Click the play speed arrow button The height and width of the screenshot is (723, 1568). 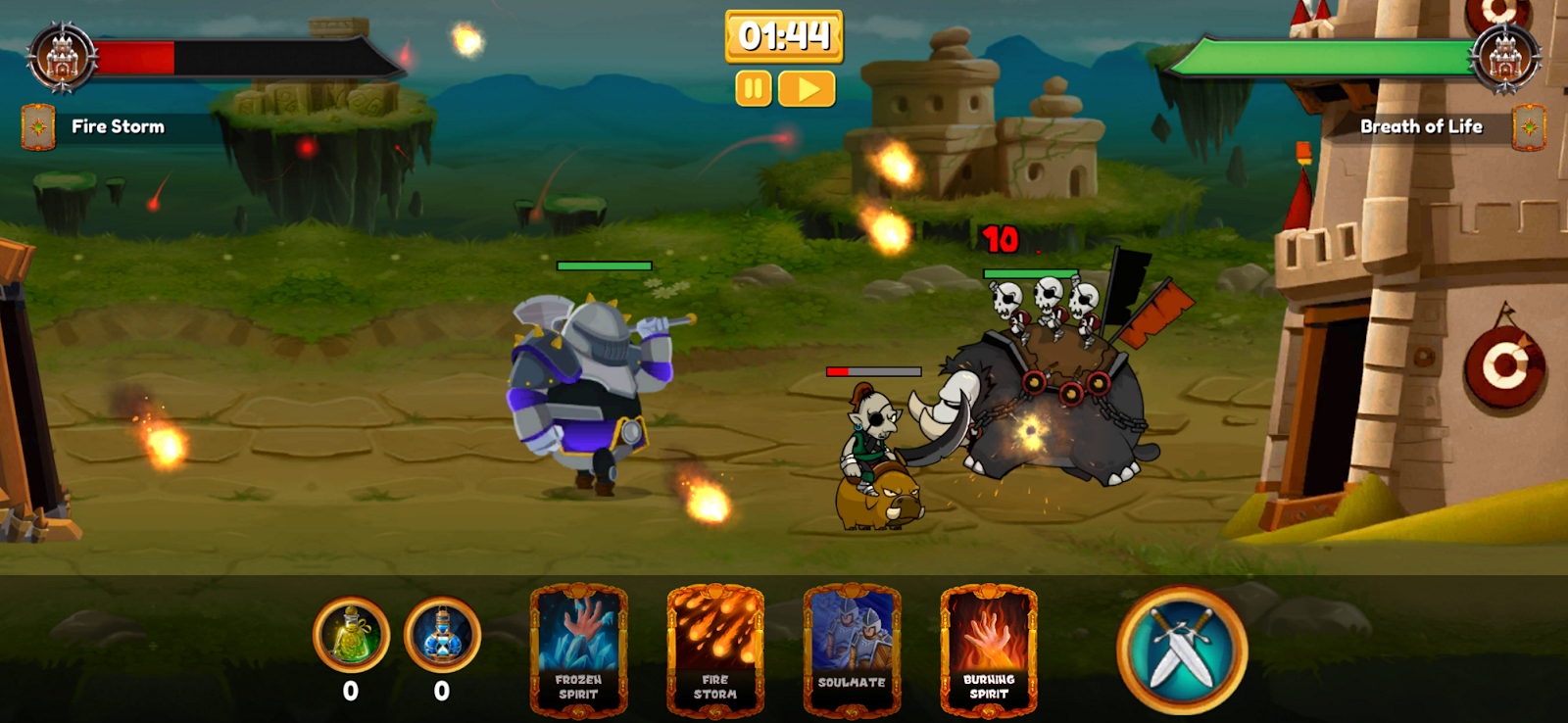pyautogui.click(x=807, y=89)
